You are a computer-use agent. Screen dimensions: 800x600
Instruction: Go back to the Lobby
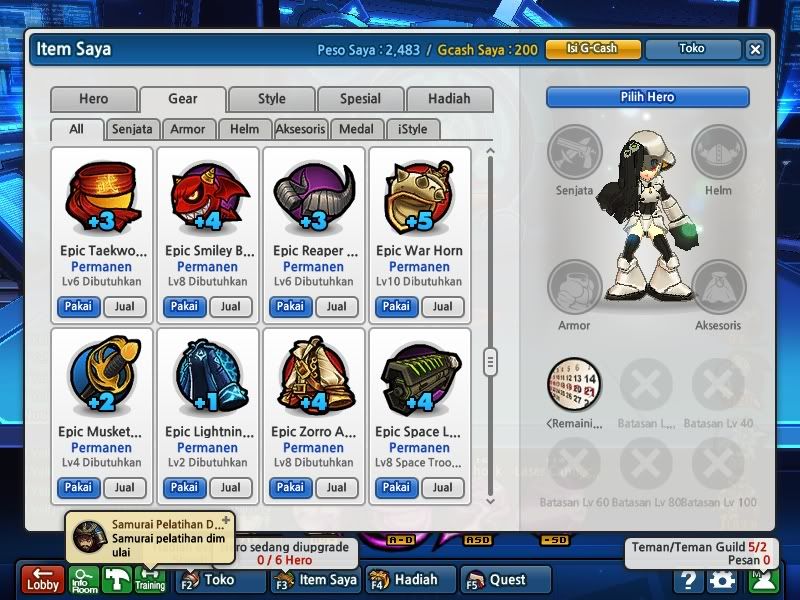[43, 579]
